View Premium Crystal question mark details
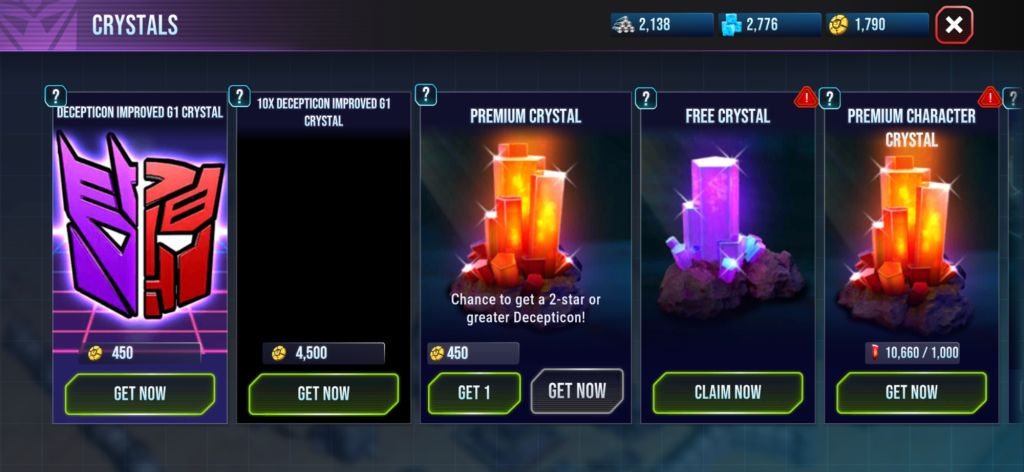This screenshot has width=1024, height=472. [x=426, y=94]
